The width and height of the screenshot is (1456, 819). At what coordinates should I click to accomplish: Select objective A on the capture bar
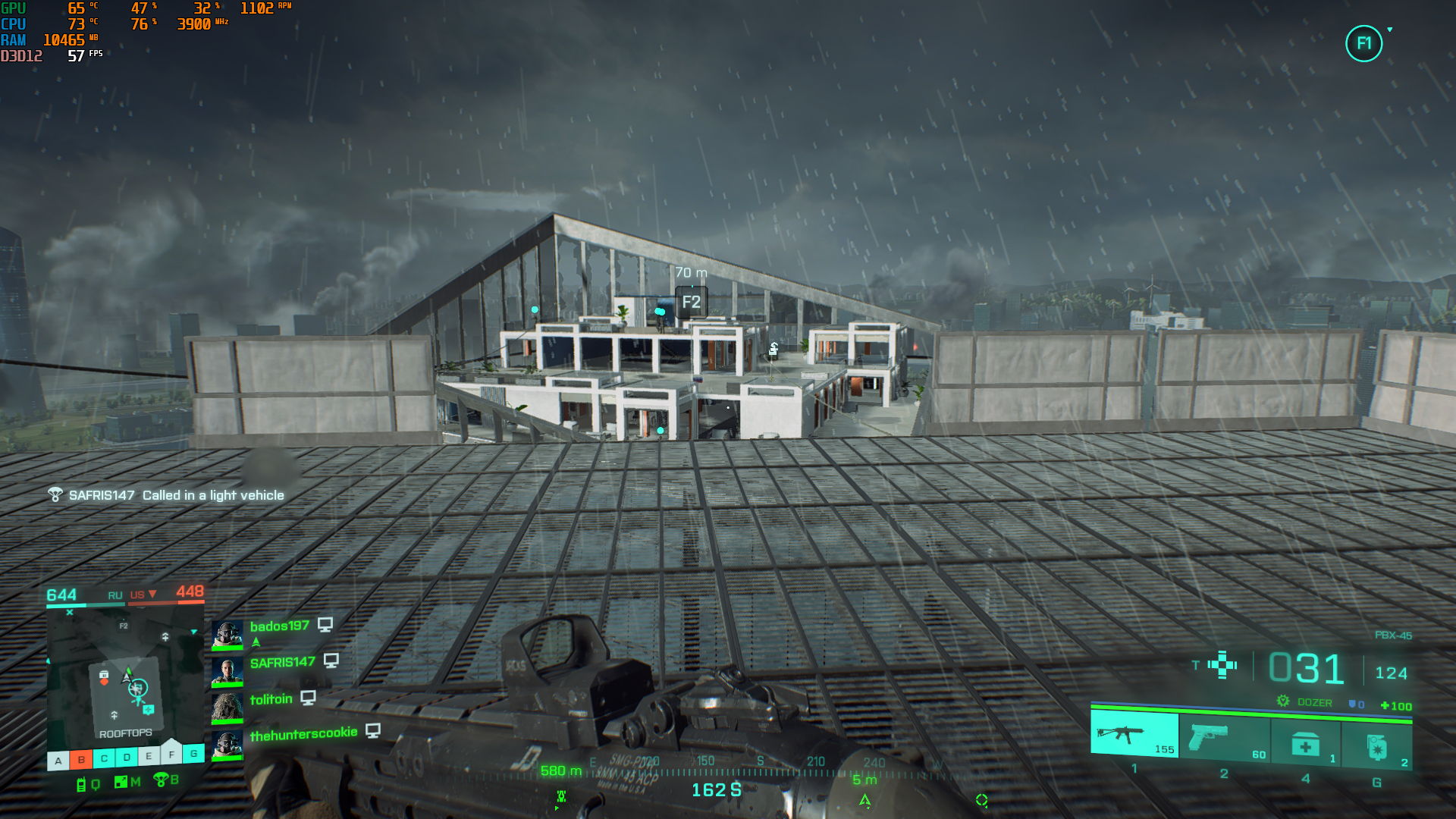click(x=58, y=761)
